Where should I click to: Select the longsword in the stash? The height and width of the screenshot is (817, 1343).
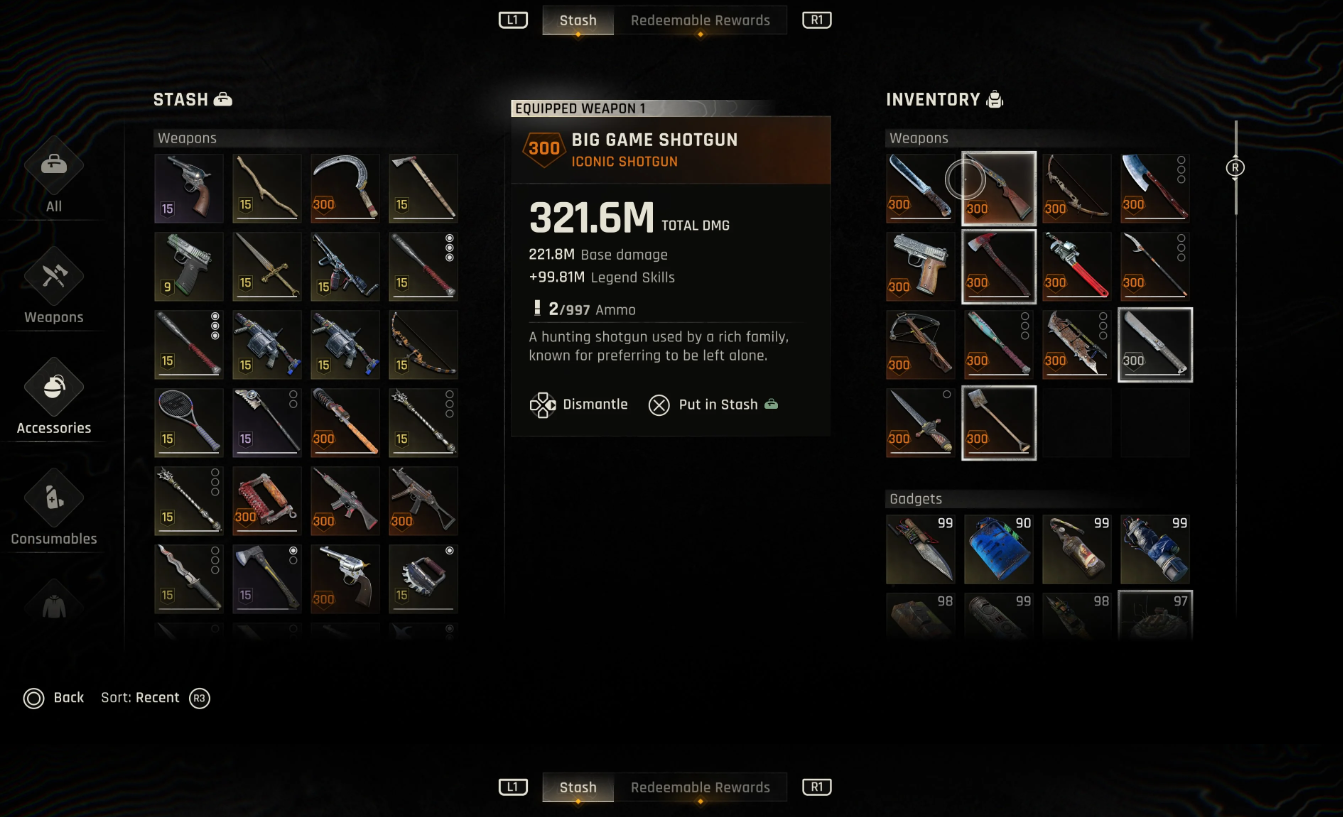click(x=267, y=266)
